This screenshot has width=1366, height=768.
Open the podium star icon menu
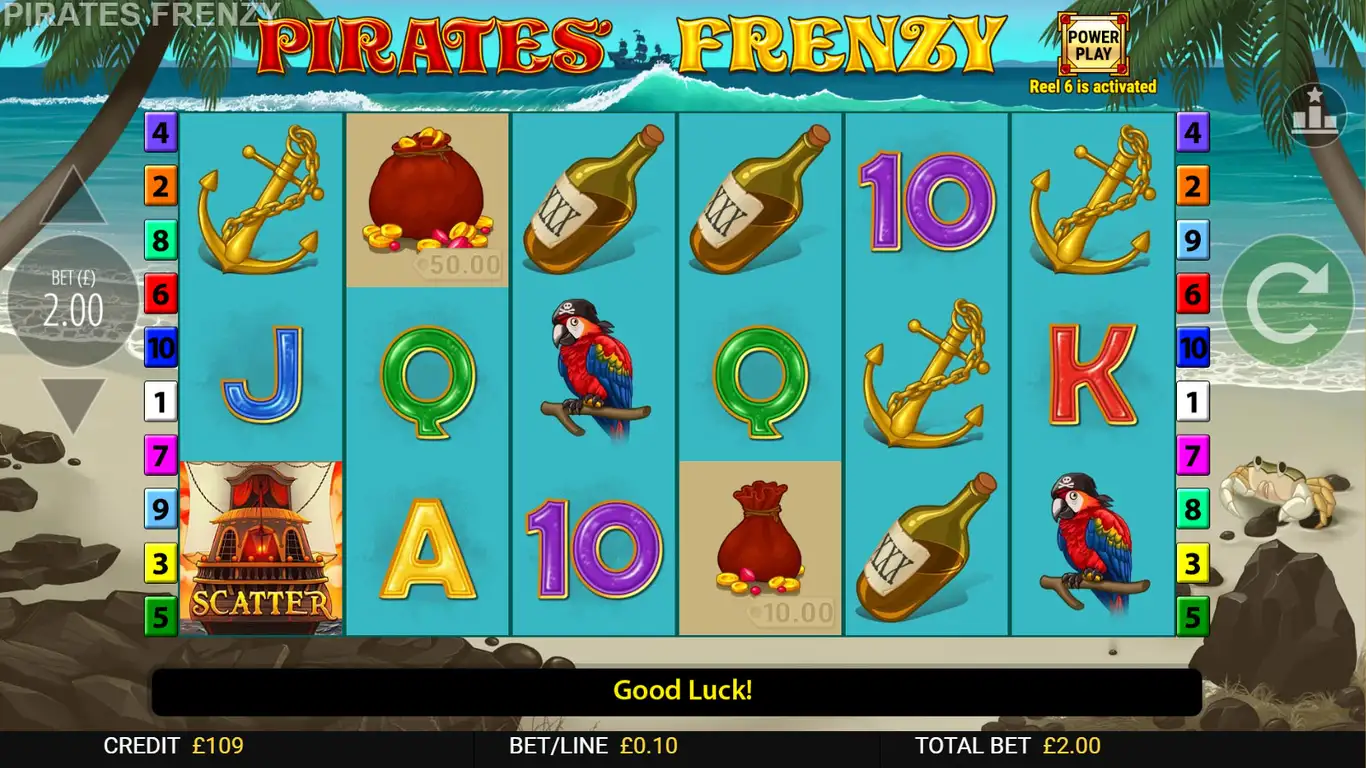1314,115
